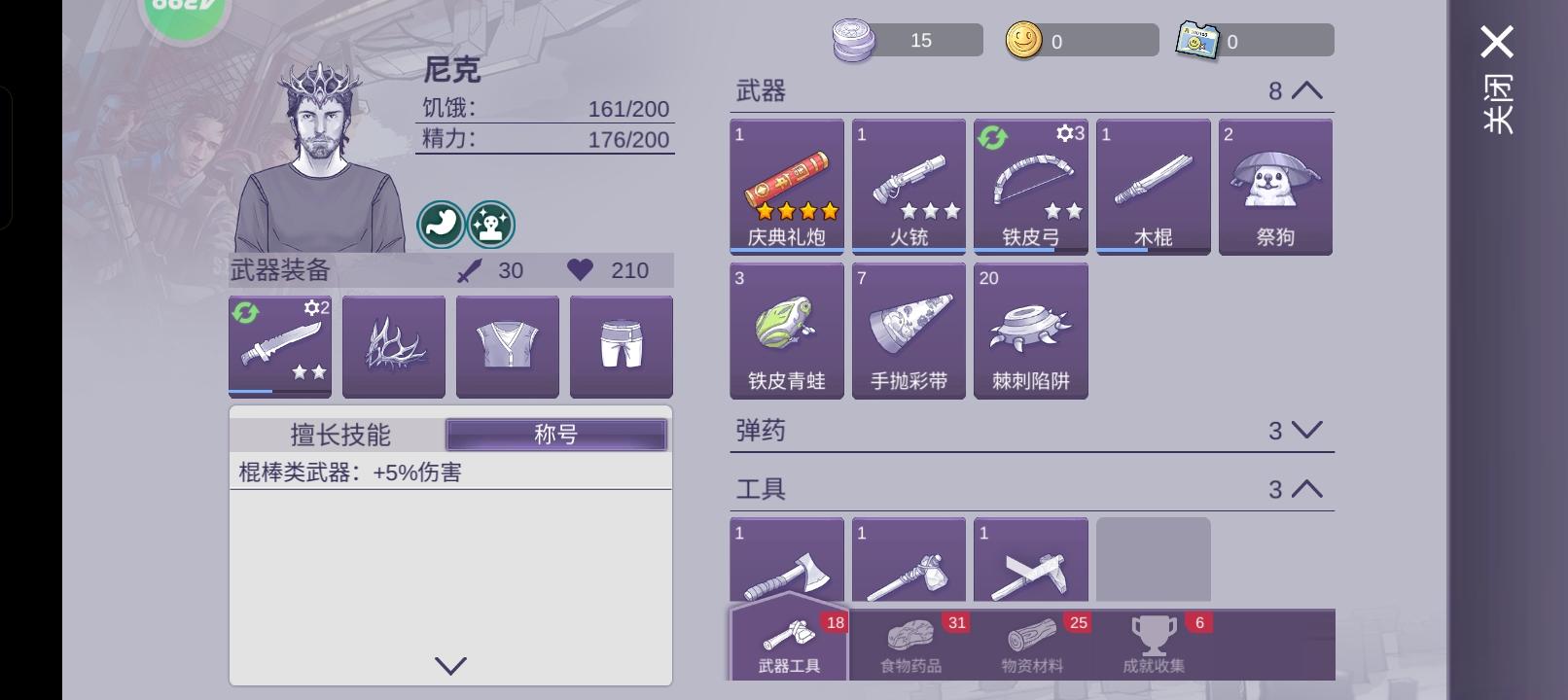The width and height of the screenshot is (1568, 700).
Task: Select the 祭狗 item
Action: pos(1274,185)
